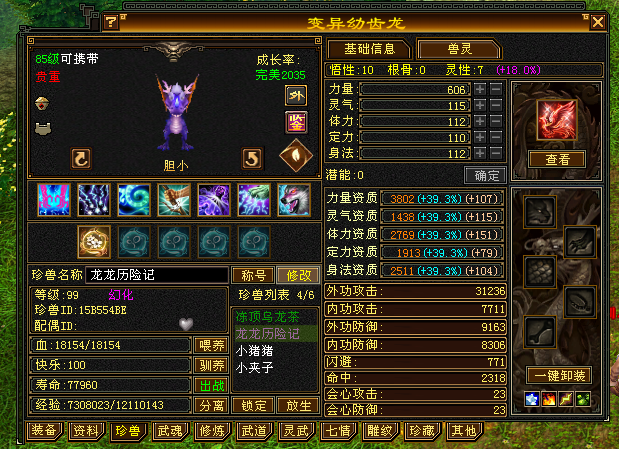Add a point to 力量 with plus
This screenshot has height=449, width=619.
coord(480,89)
